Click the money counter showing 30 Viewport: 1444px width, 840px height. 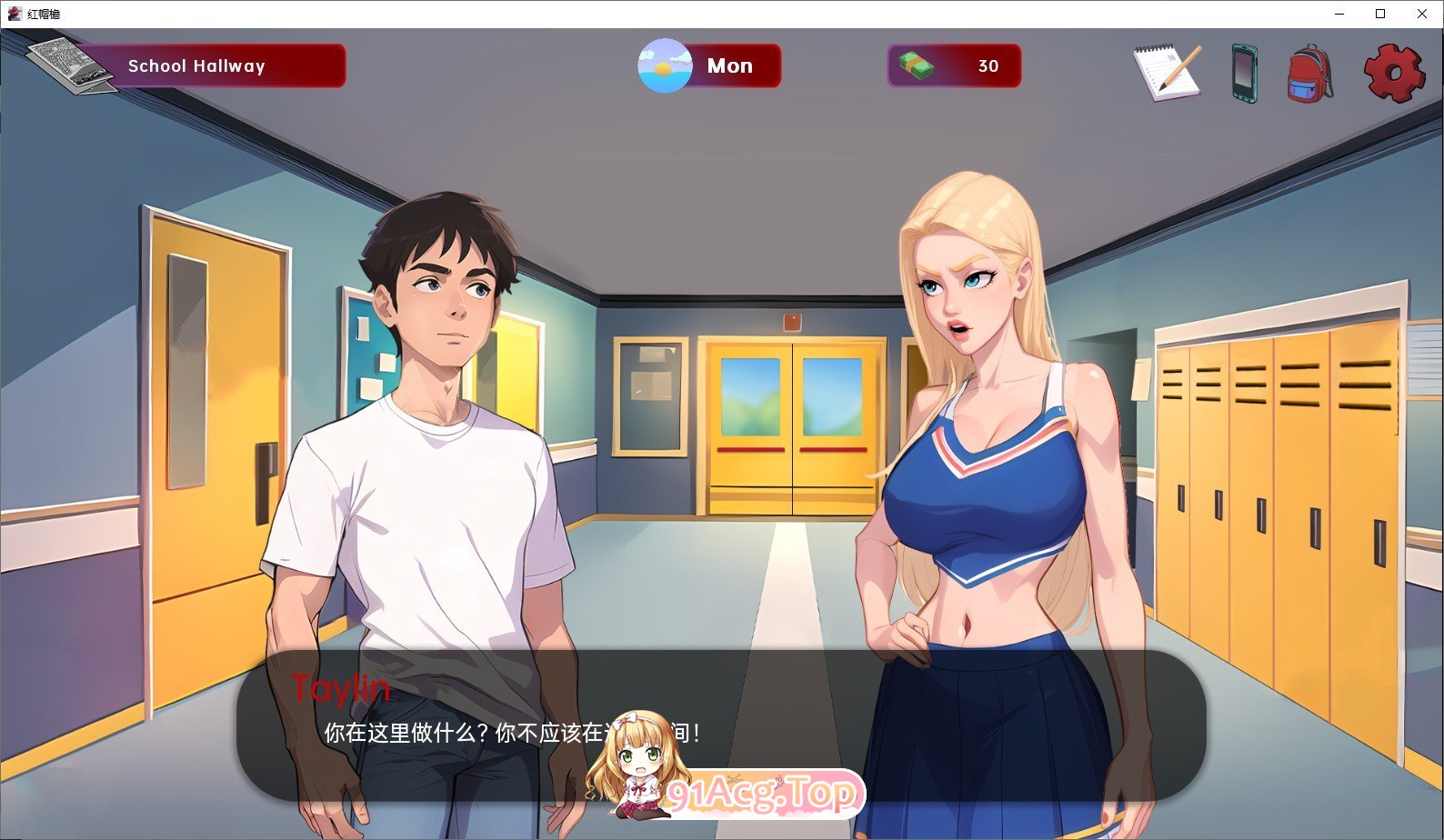(x=988, y=65)
